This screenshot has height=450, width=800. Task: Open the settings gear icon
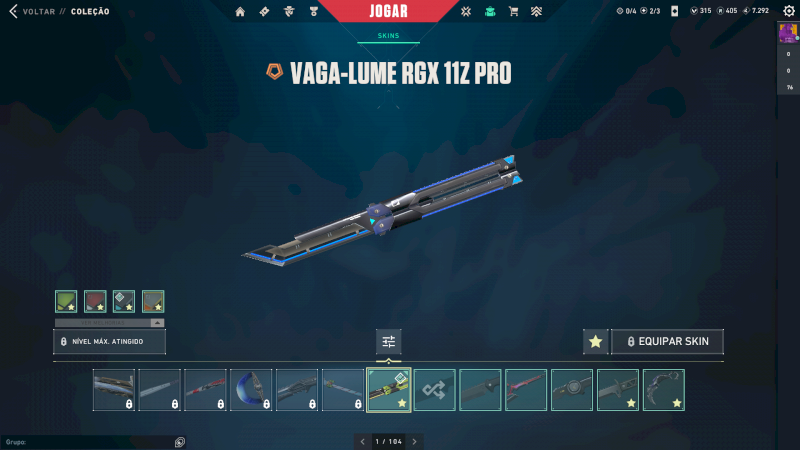(786, 12)
